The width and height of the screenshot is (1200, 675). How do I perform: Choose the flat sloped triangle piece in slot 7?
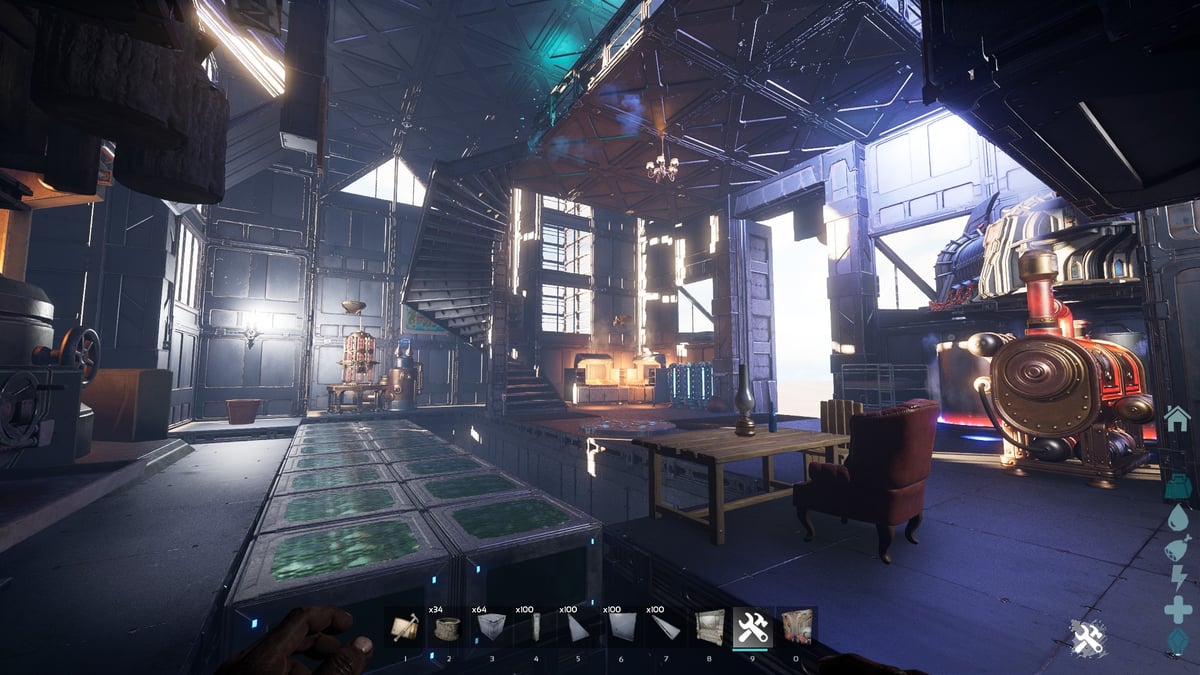(665, 627)
